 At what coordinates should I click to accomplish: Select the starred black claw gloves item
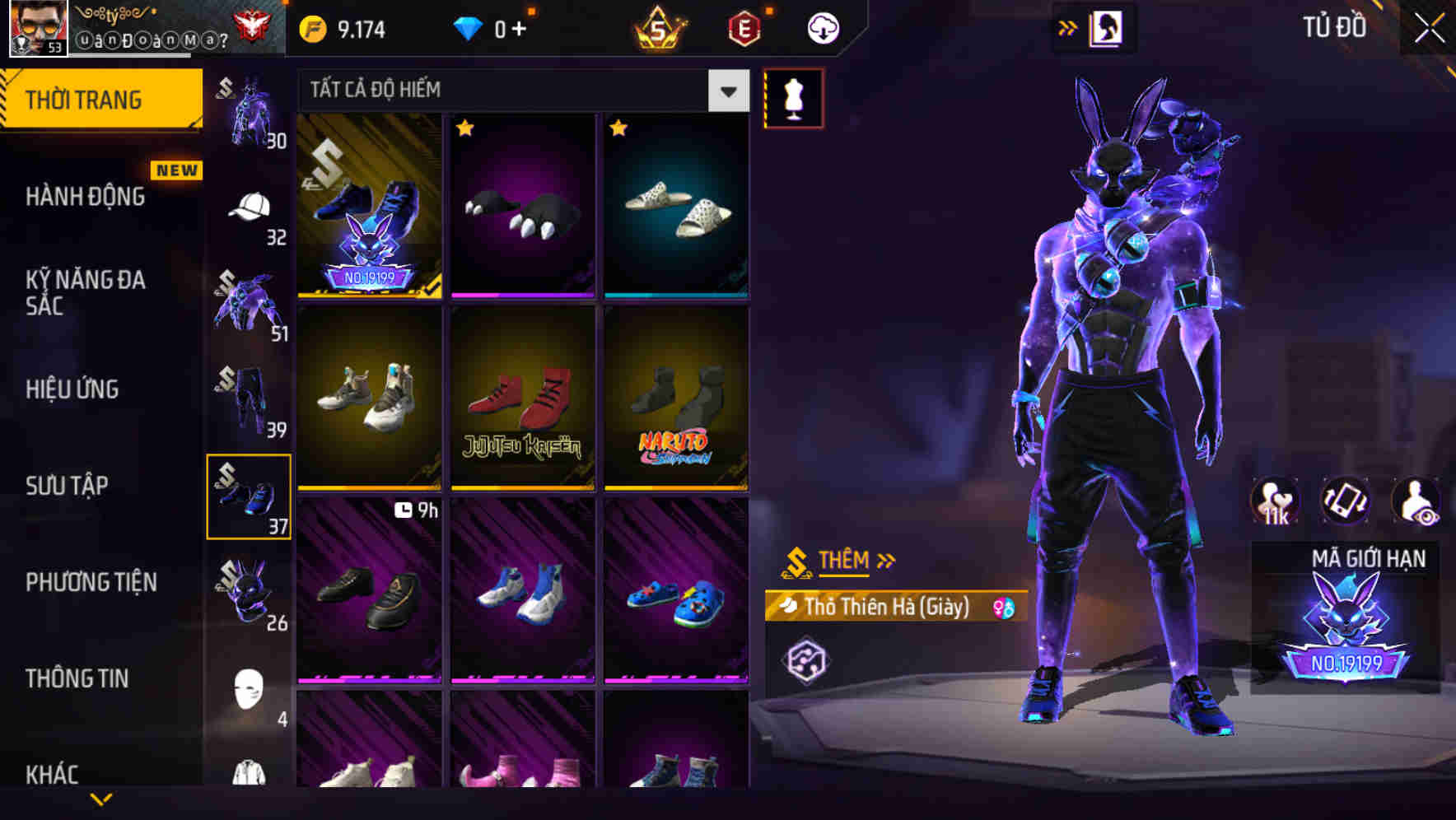[x=523, y=206]
